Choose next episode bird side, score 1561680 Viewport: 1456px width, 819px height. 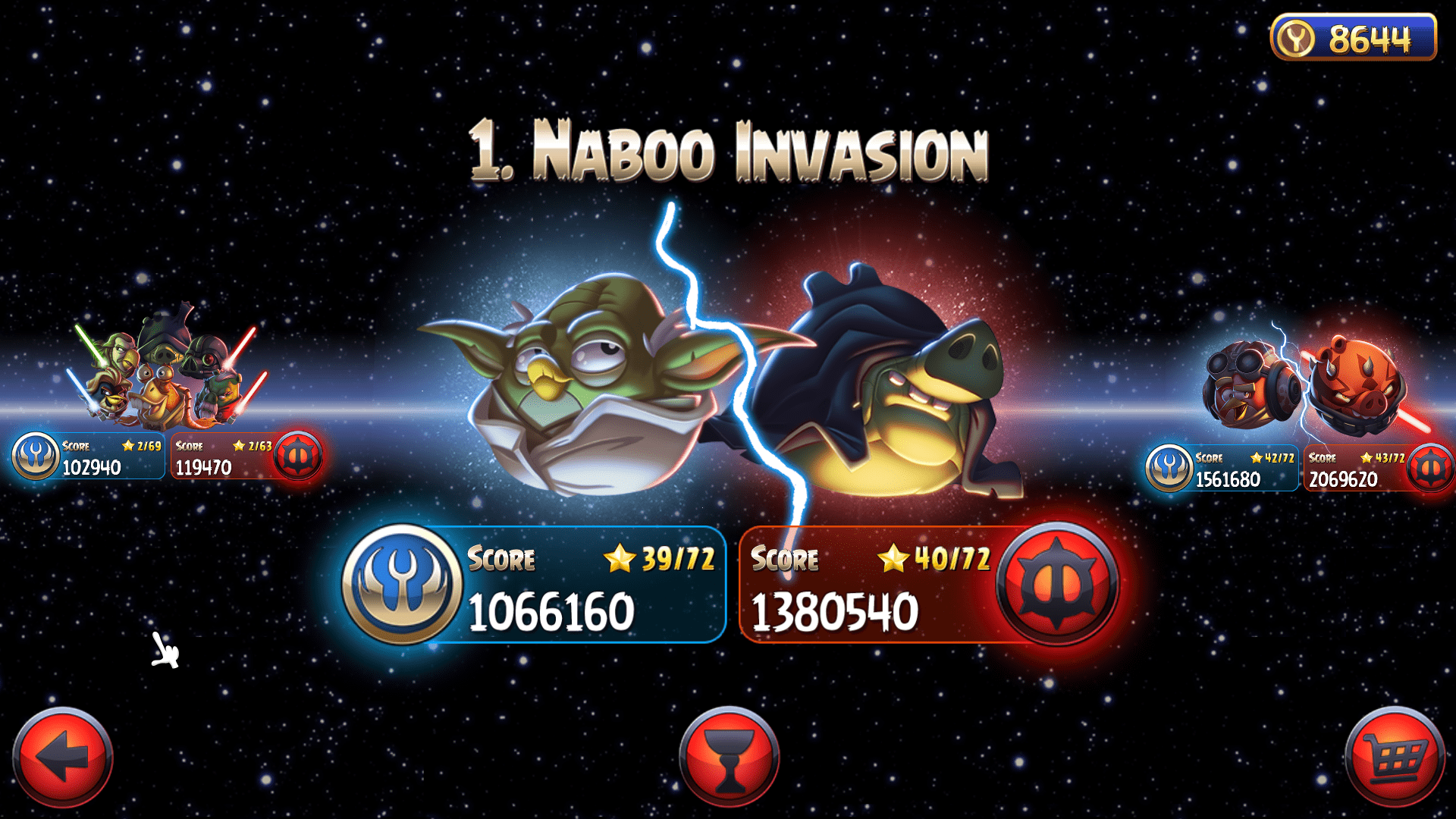[1222, 469]
